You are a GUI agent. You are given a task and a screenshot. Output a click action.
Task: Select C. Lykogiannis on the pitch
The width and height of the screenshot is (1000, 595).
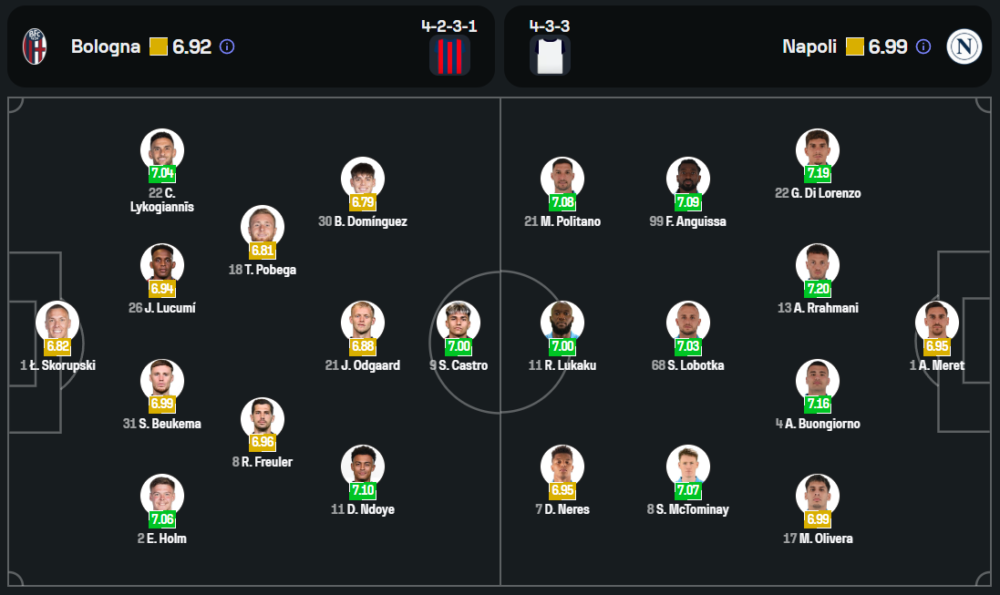tap(162, 151)
